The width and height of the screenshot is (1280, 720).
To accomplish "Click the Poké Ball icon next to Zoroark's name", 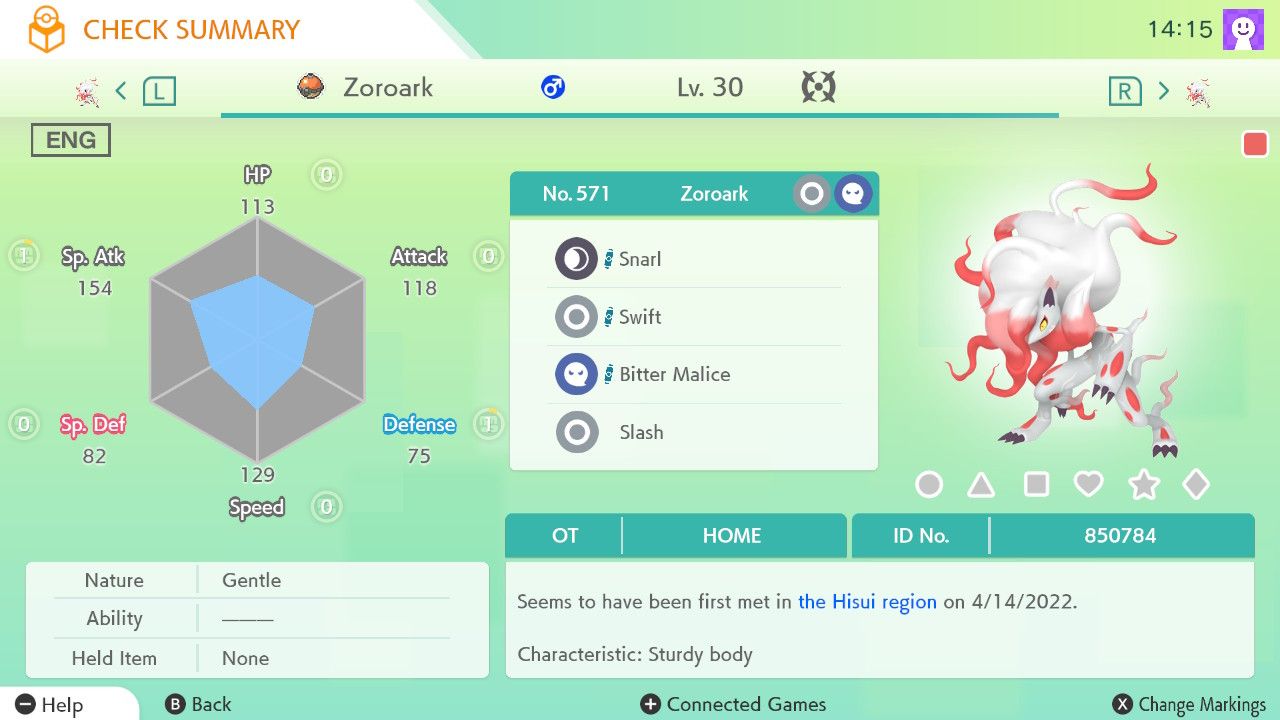I will pyautogui.click(x=312, y=87).
